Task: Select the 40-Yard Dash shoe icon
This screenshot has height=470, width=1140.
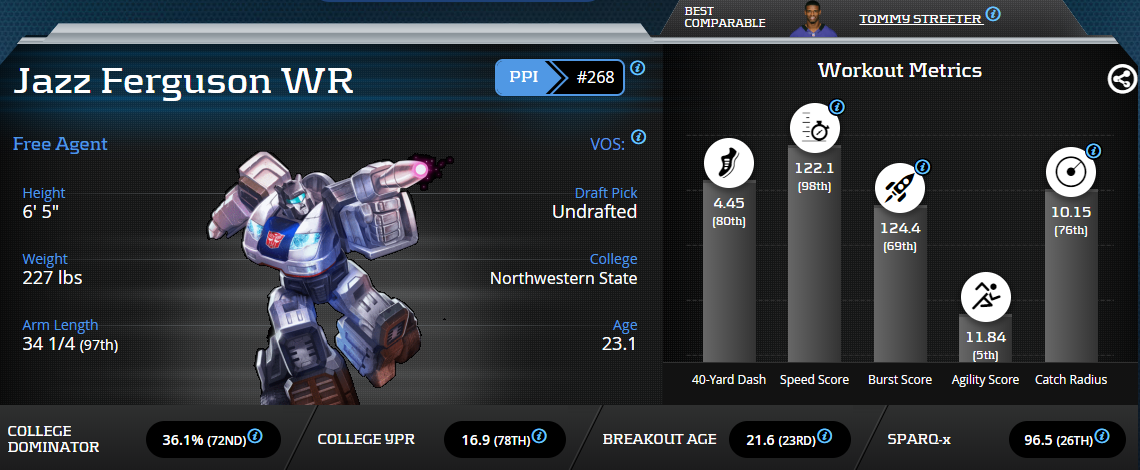Action: pyautogui.click(x=729, y=164)
